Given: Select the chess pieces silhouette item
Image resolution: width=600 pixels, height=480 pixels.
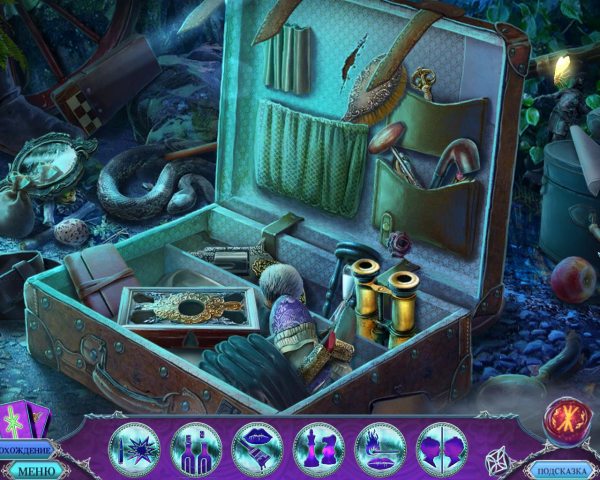Looking at the screenshot, I should tap(319, 447).
